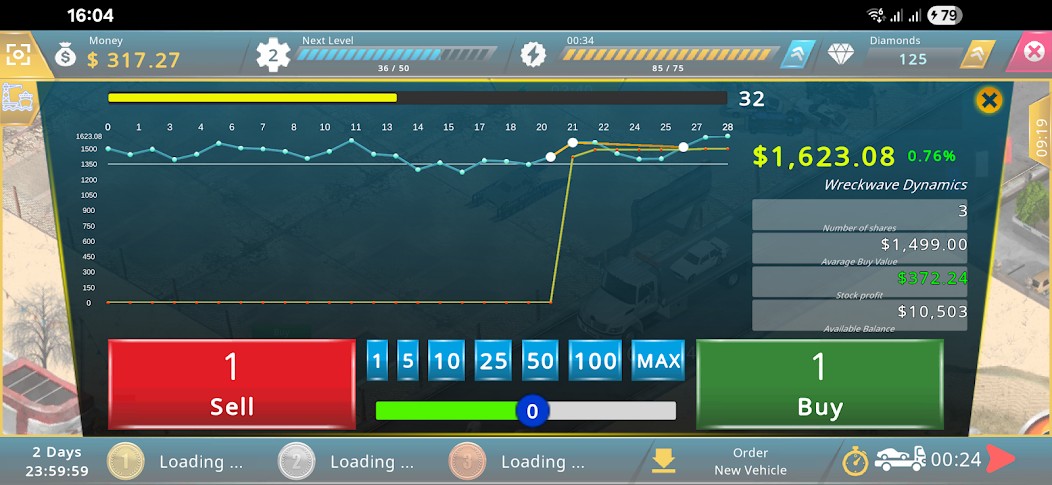Tap the gold arrow button beside Diamonds
Screen dimensions: 1052x485
[977, 54]
